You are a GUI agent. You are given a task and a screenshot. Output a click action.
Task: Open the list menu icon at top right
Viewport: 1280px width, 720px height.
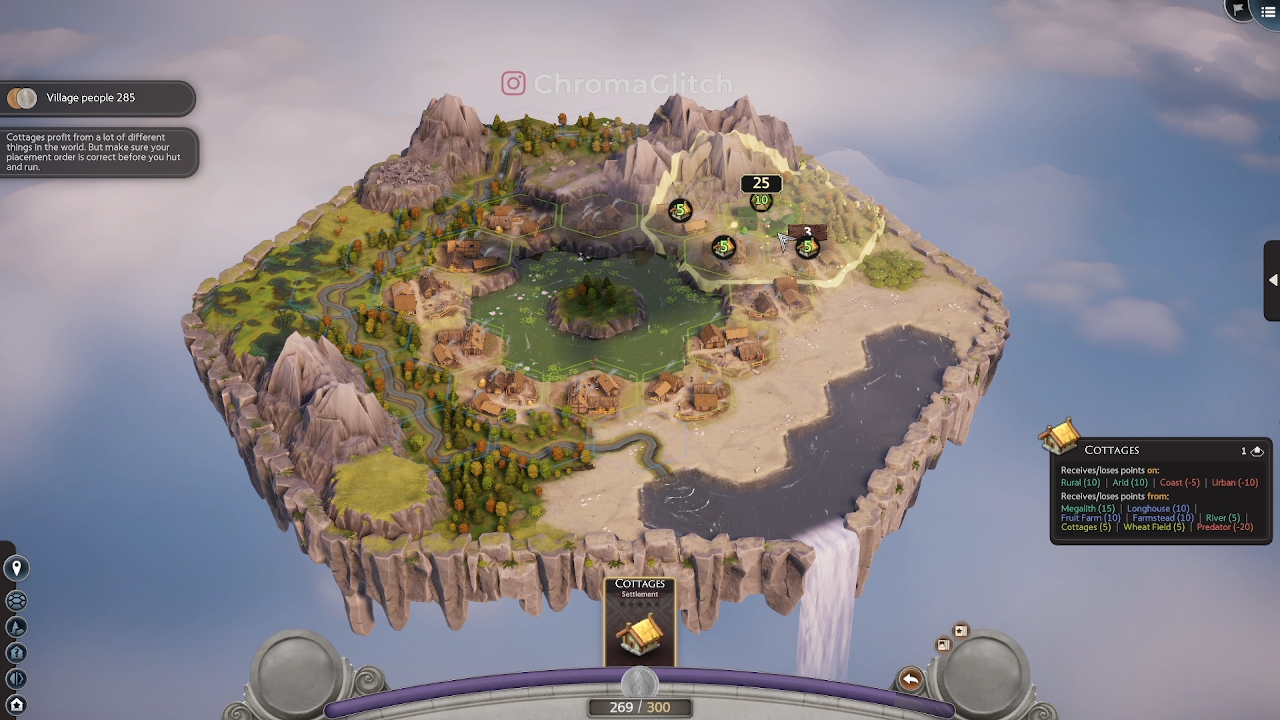click(1266, 11)
